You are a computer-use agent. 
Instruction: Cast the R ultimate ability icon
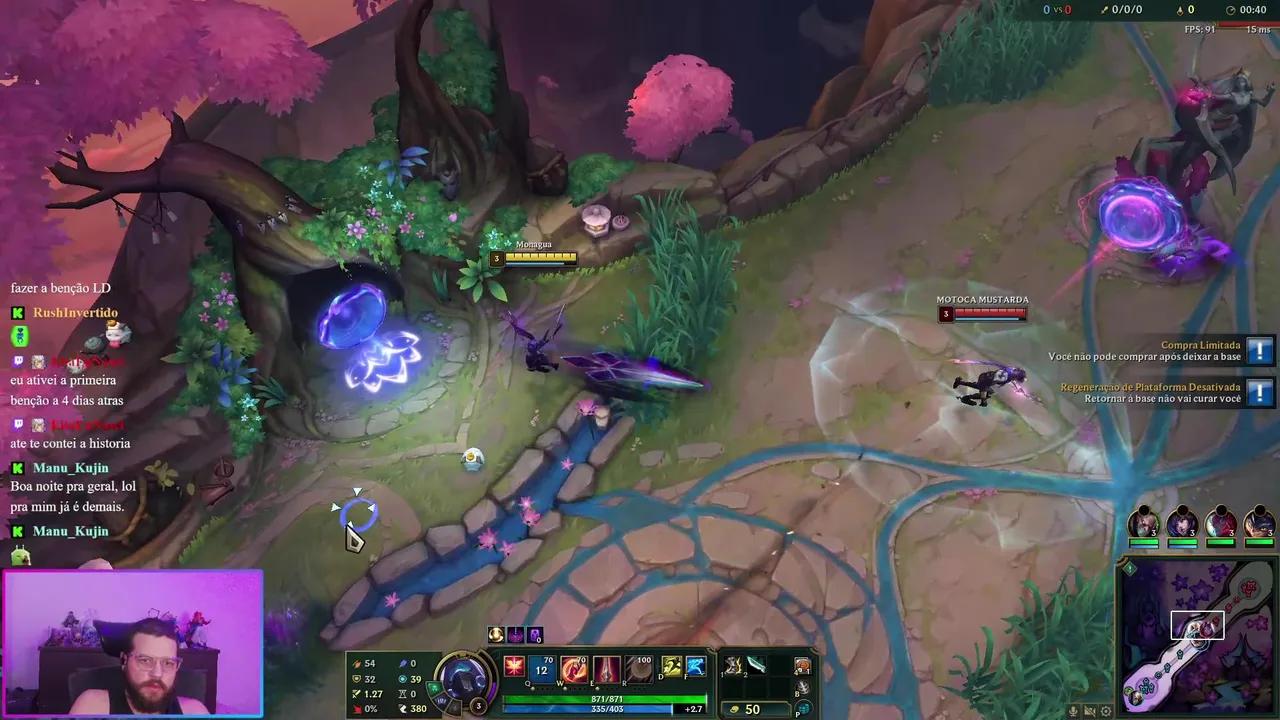tap(638, 666)
